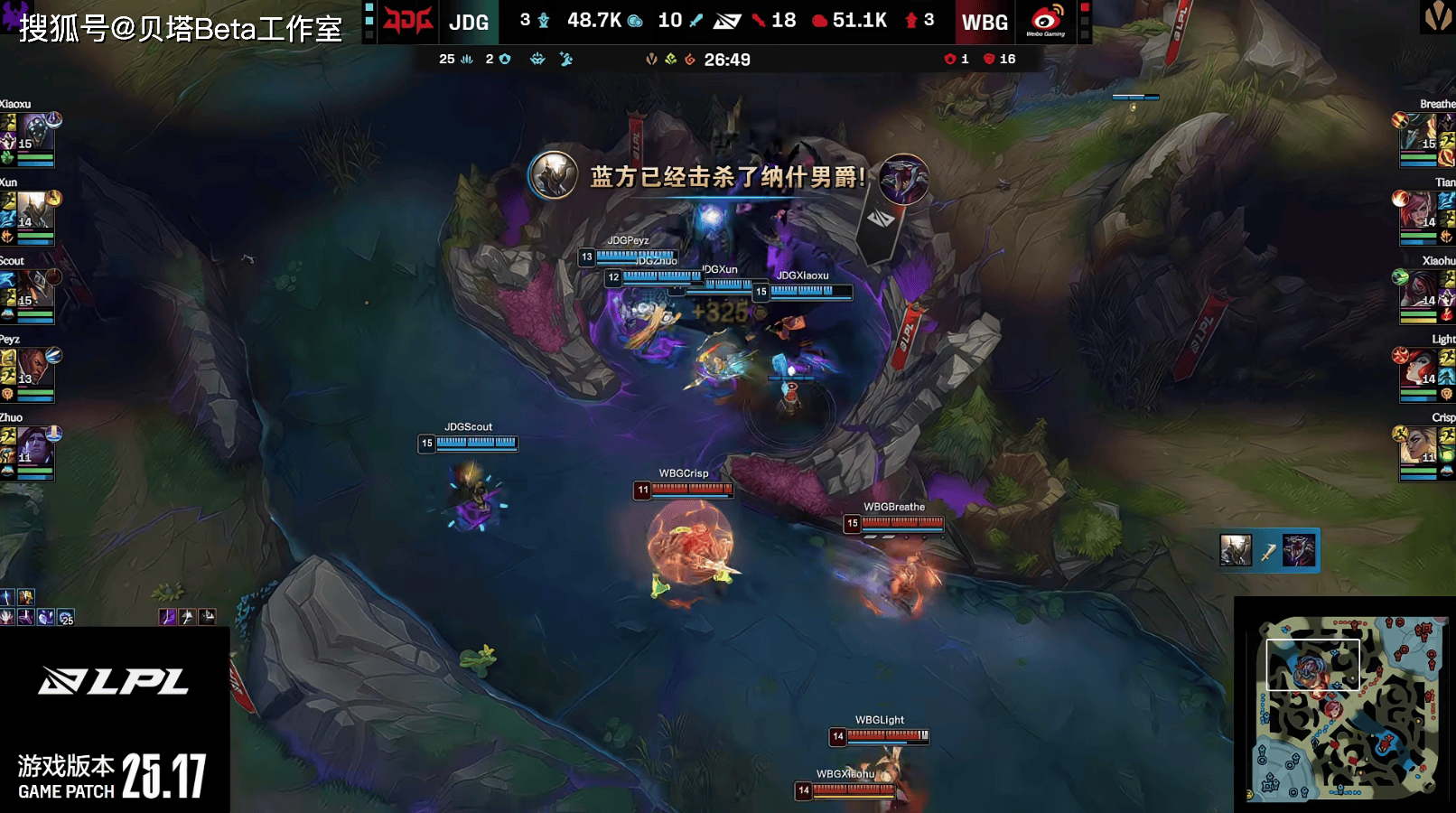Click the JDG team logo

[407, 22]
